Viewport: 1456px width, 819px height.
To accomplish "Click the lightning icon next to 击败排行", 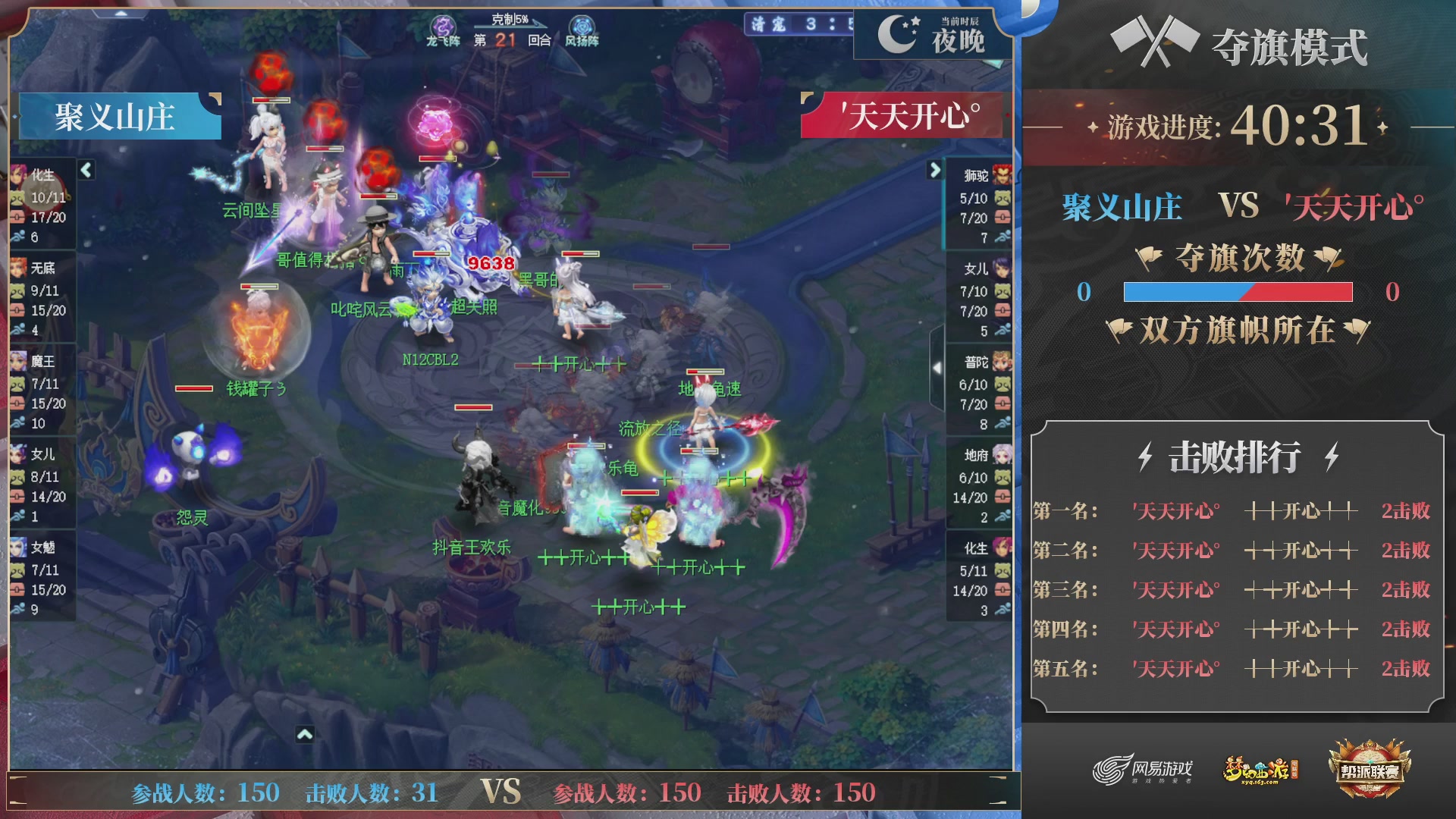I will 1144,456.
